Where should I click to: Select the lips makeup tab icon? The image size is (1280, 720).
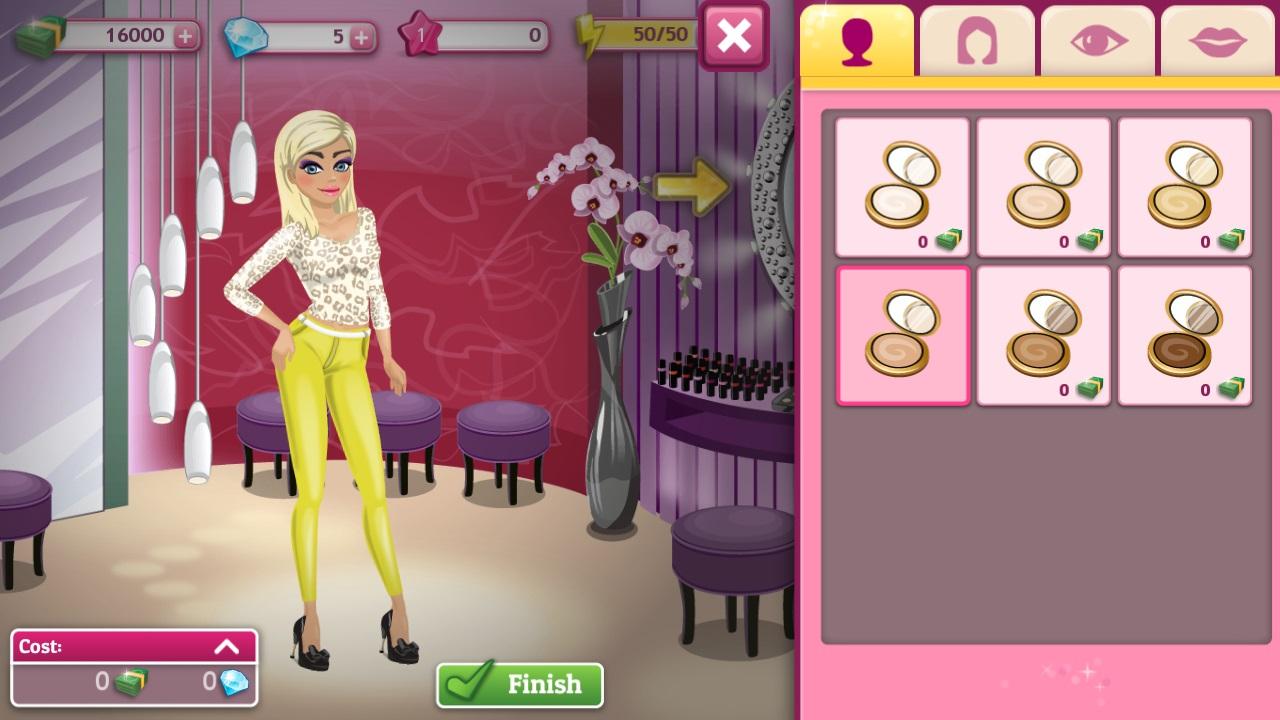[1216, 38]
